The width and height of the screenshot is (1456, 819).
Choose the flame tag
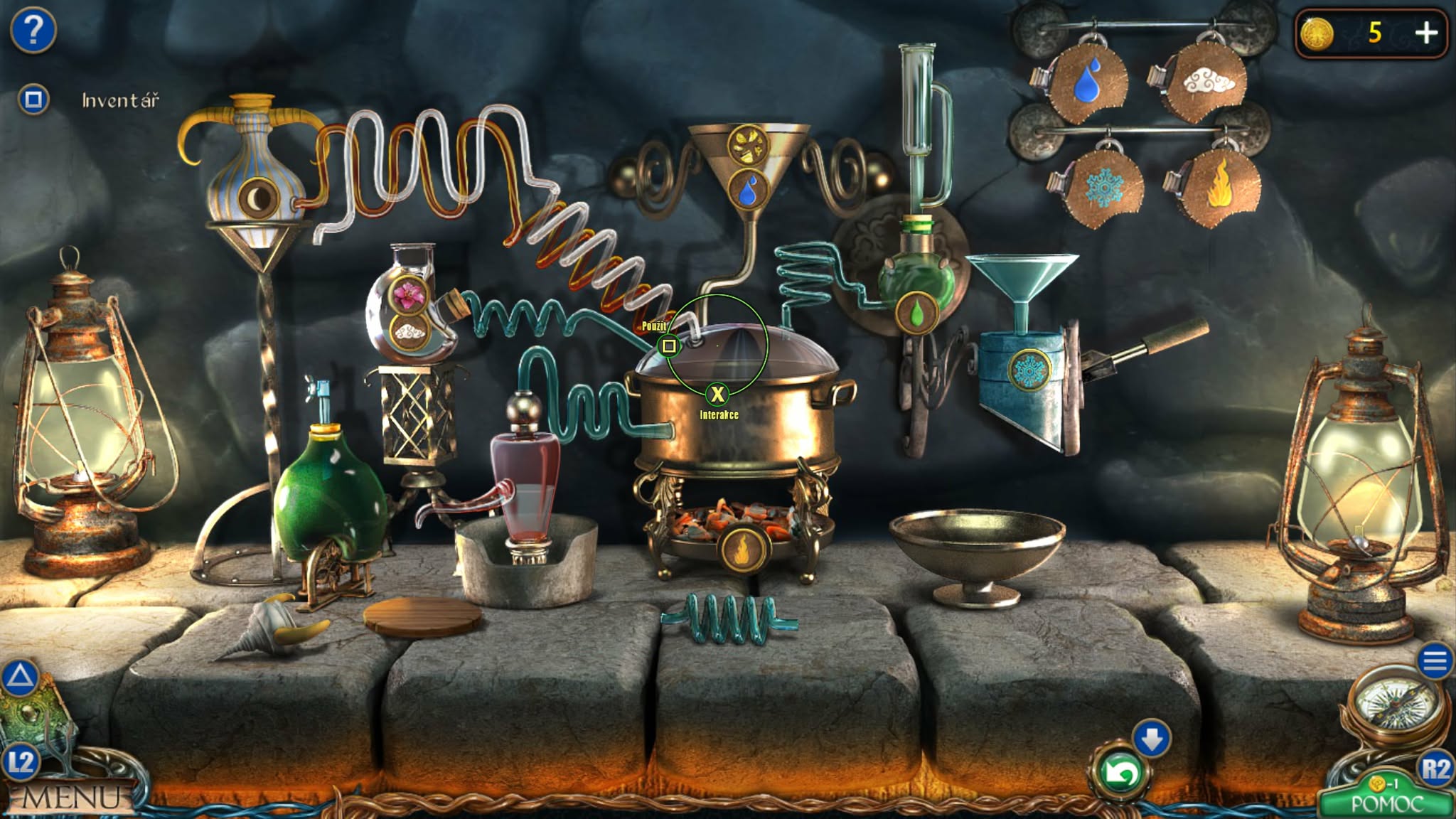1219,186
